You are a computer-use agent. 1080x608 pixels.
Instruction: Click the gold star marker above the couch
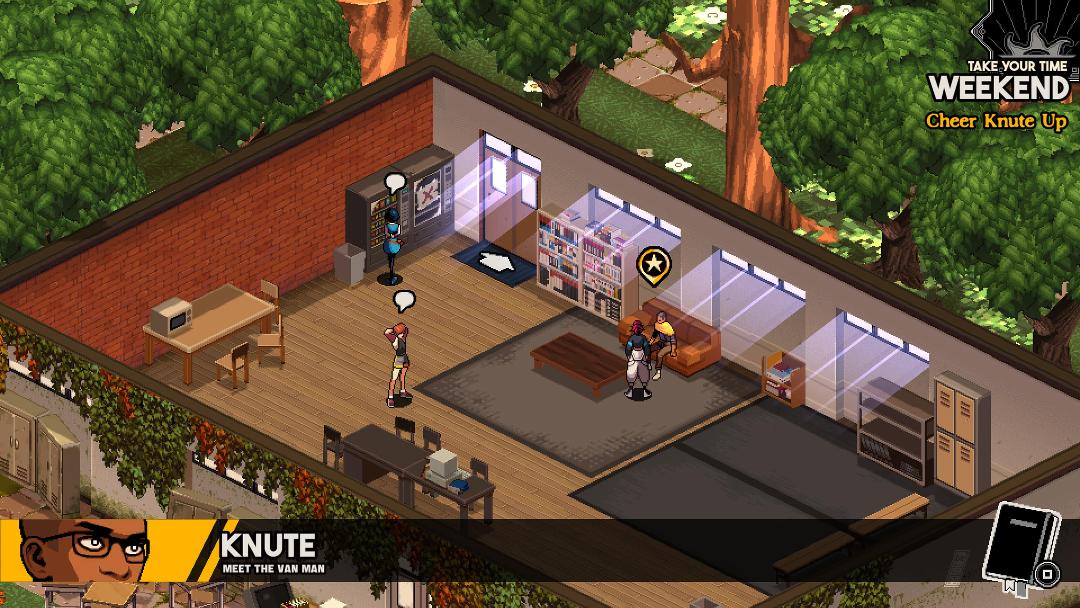(652, 264)
